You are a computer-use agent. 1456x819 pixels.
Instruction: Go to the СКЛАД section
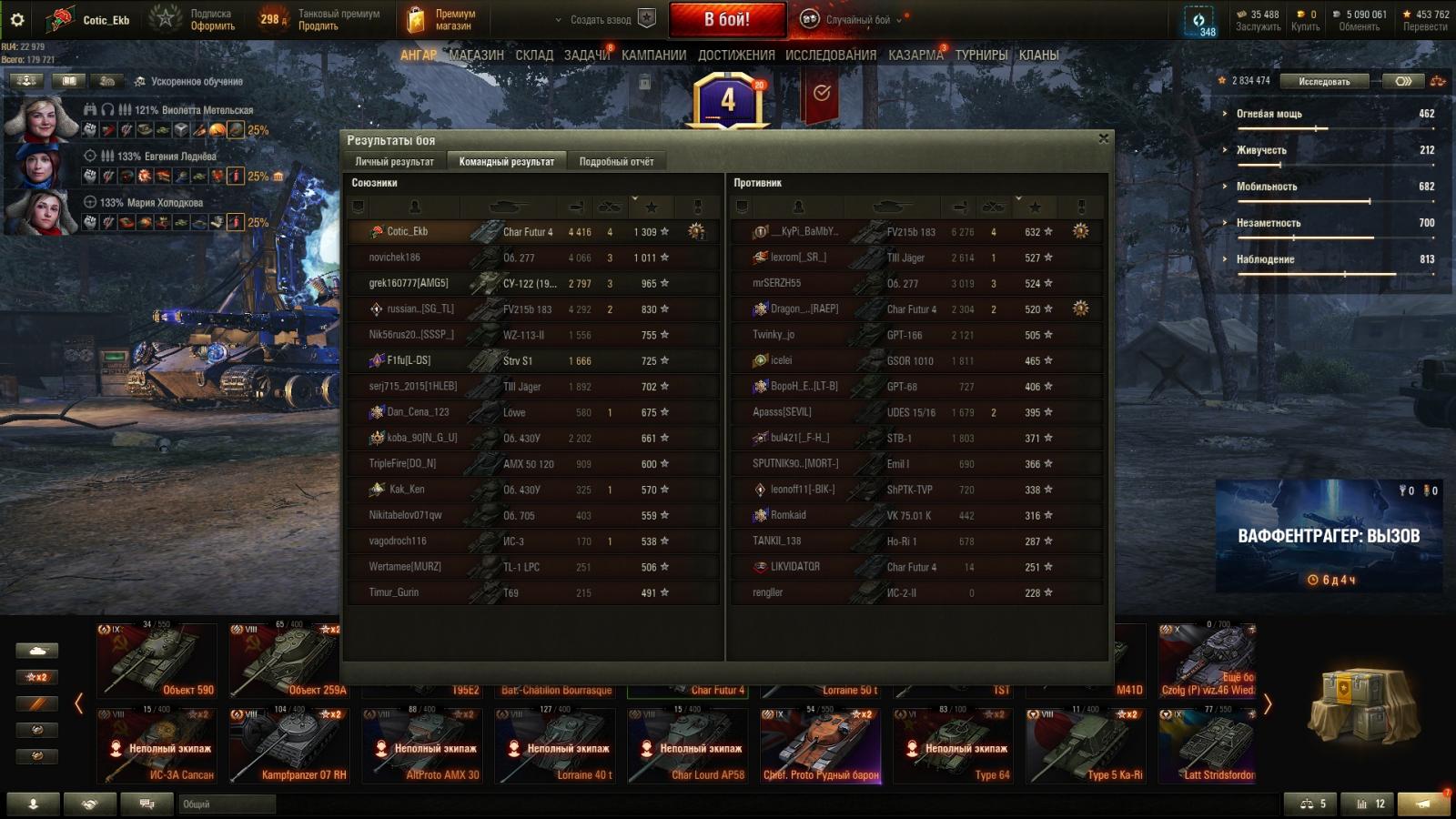[534, 56]
